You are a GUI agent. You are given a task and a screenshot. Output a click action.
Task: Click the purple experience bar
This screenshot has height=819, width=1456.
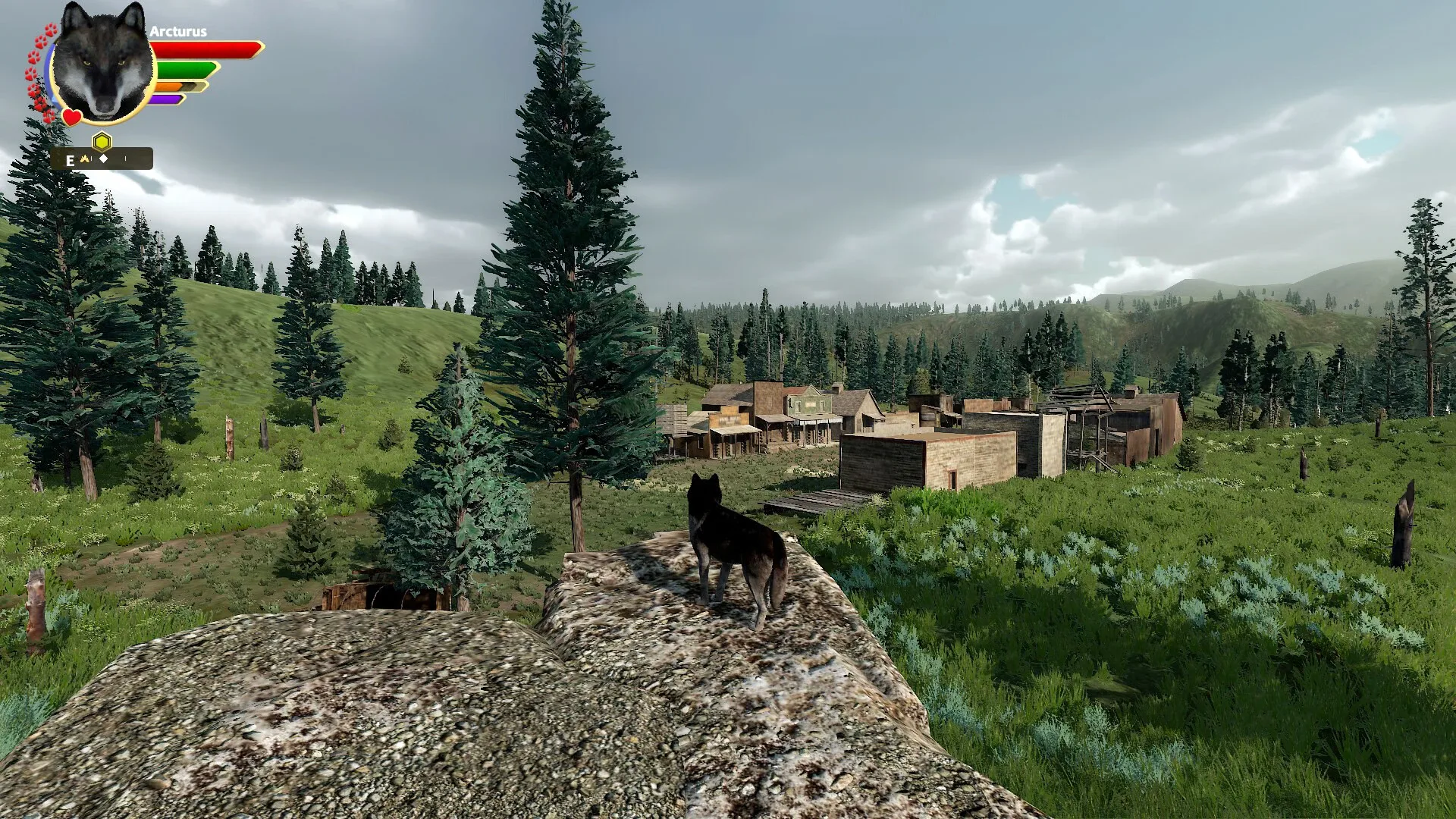point(167,99)
